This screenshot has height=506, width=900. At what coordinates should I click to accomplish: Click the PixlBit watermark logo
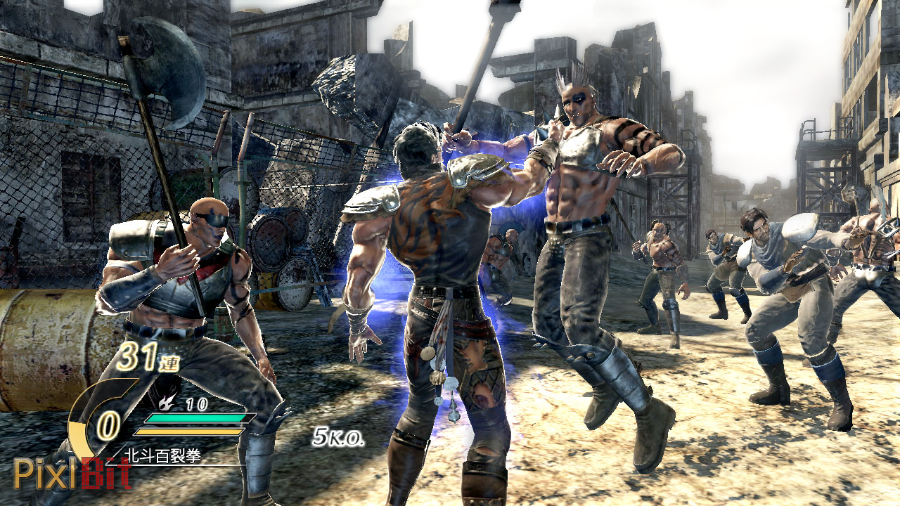coord(72,473)
